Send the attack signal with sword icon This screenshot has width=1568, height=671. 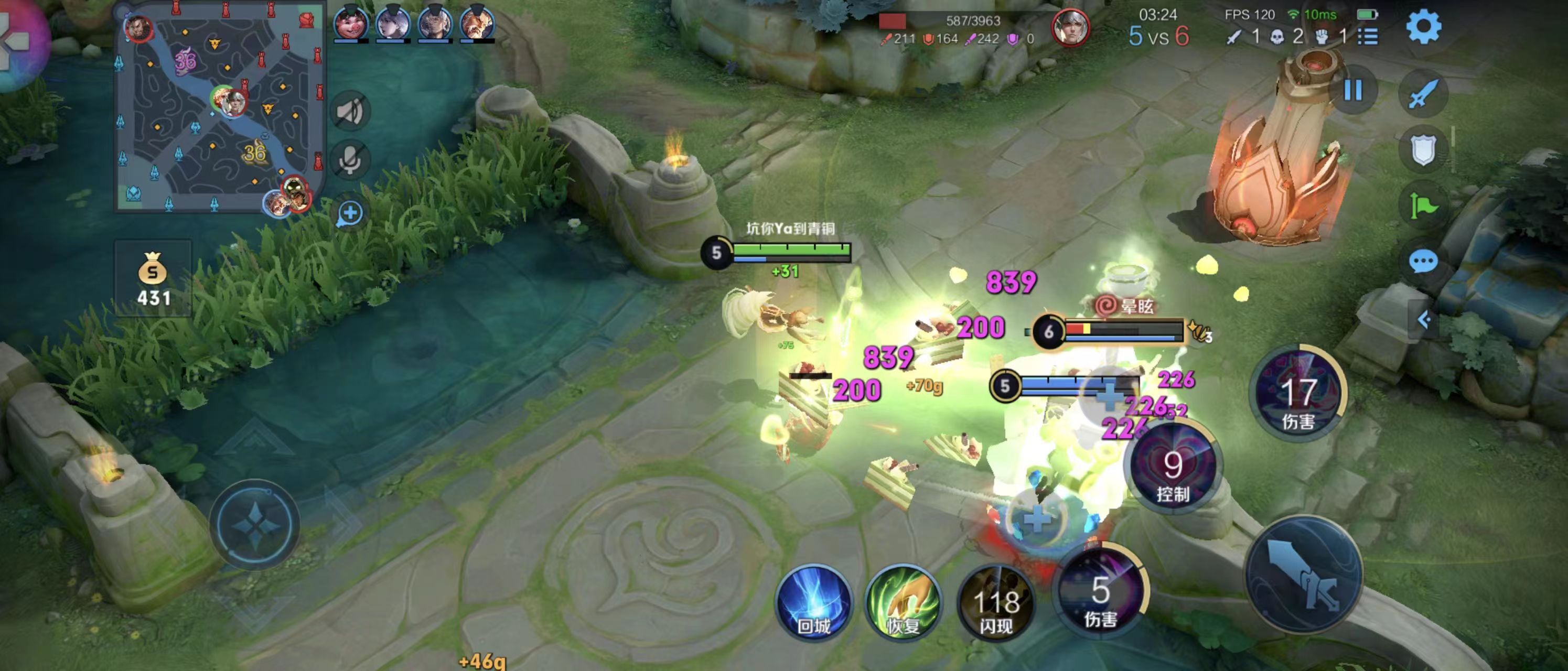tap(1423, 94)
